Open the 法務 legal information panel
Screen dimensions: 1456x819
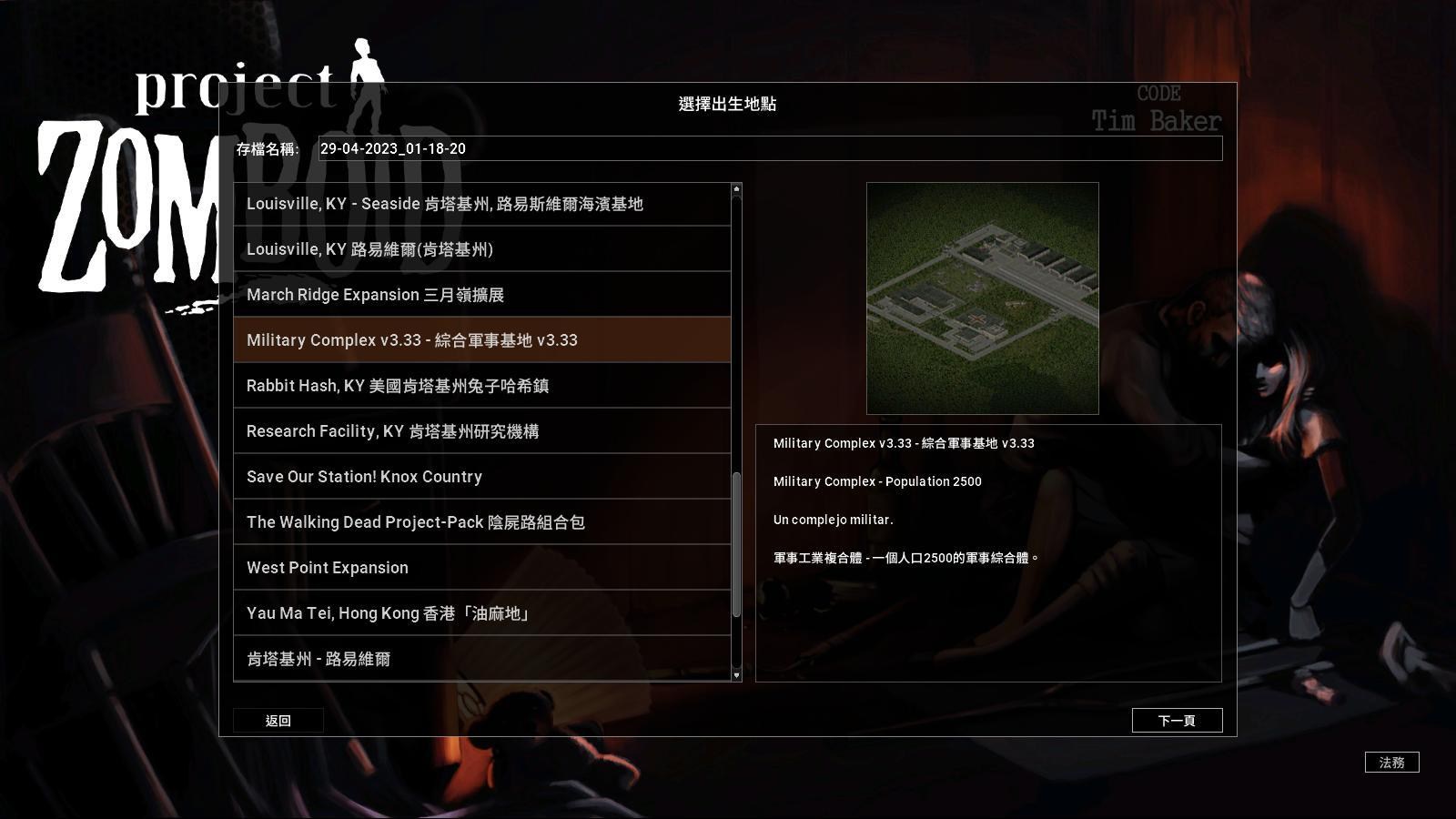tap(1391, 763)
